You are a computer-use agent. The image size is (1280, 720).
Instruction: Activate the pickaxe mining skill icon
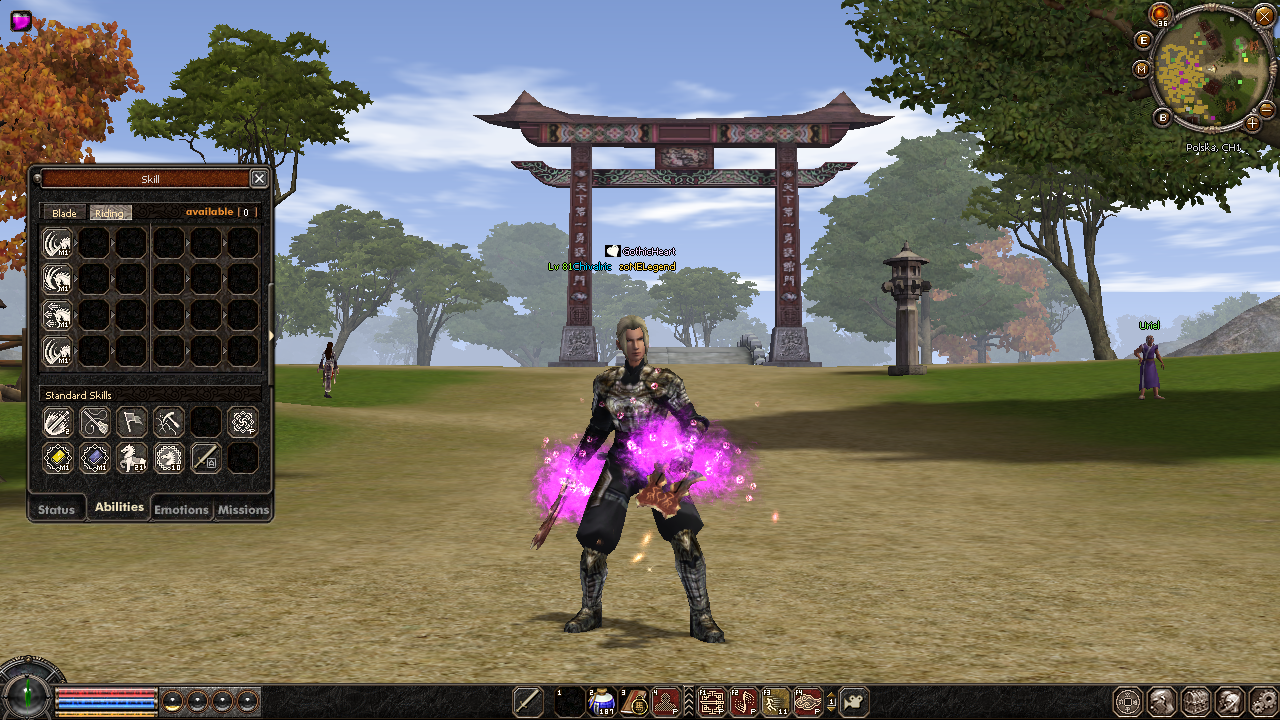click(x=169, y=422)
